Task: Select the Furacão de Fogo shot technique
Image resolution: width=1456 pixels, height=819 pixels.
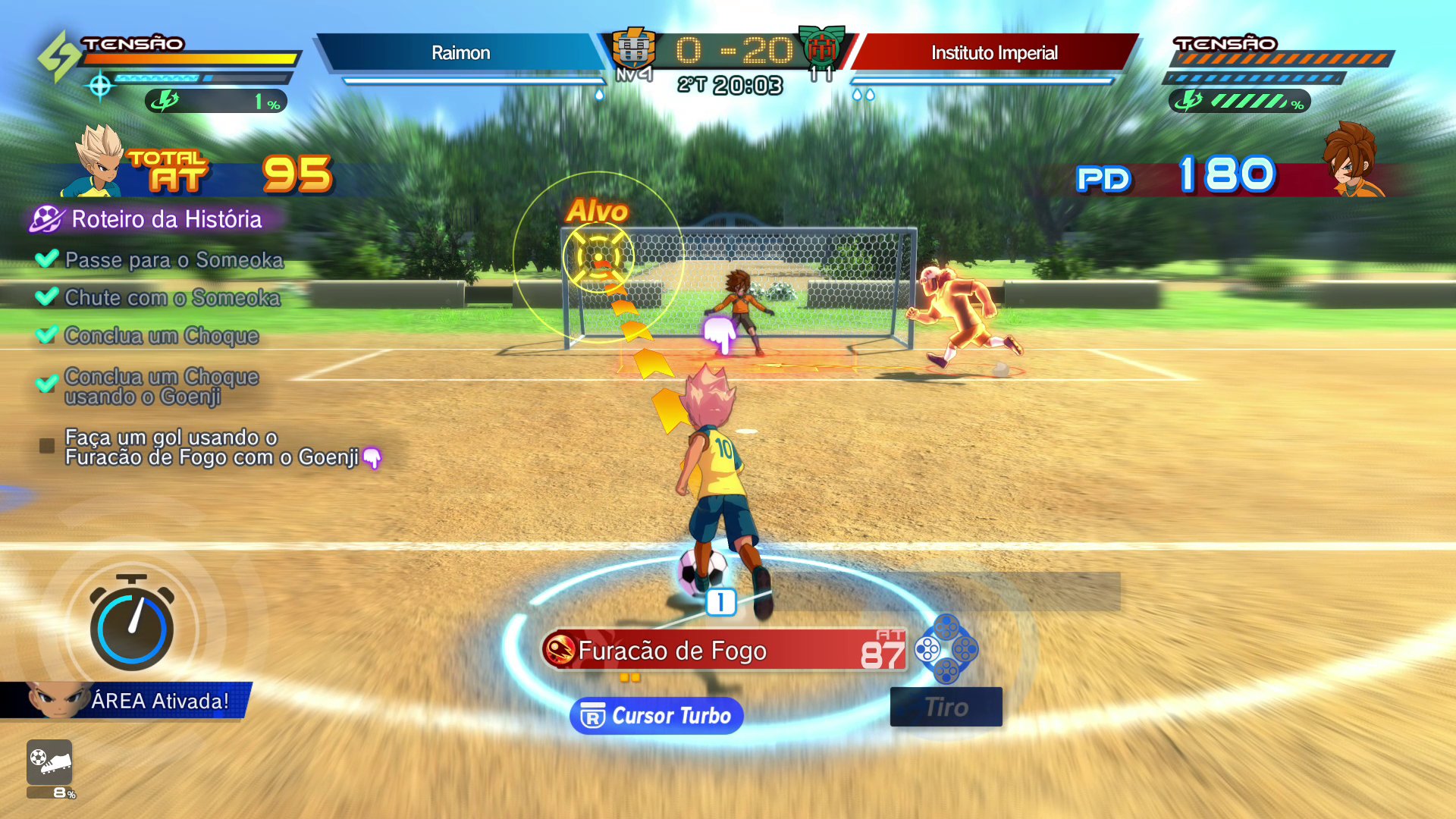Action: tap(725, 651)
